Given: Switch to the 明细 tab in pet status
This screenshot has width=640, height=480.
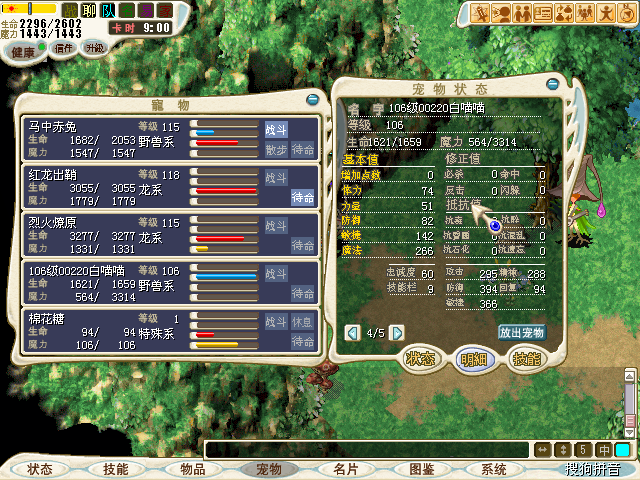Looking at the screenshot, I should (x=473, y=358).
